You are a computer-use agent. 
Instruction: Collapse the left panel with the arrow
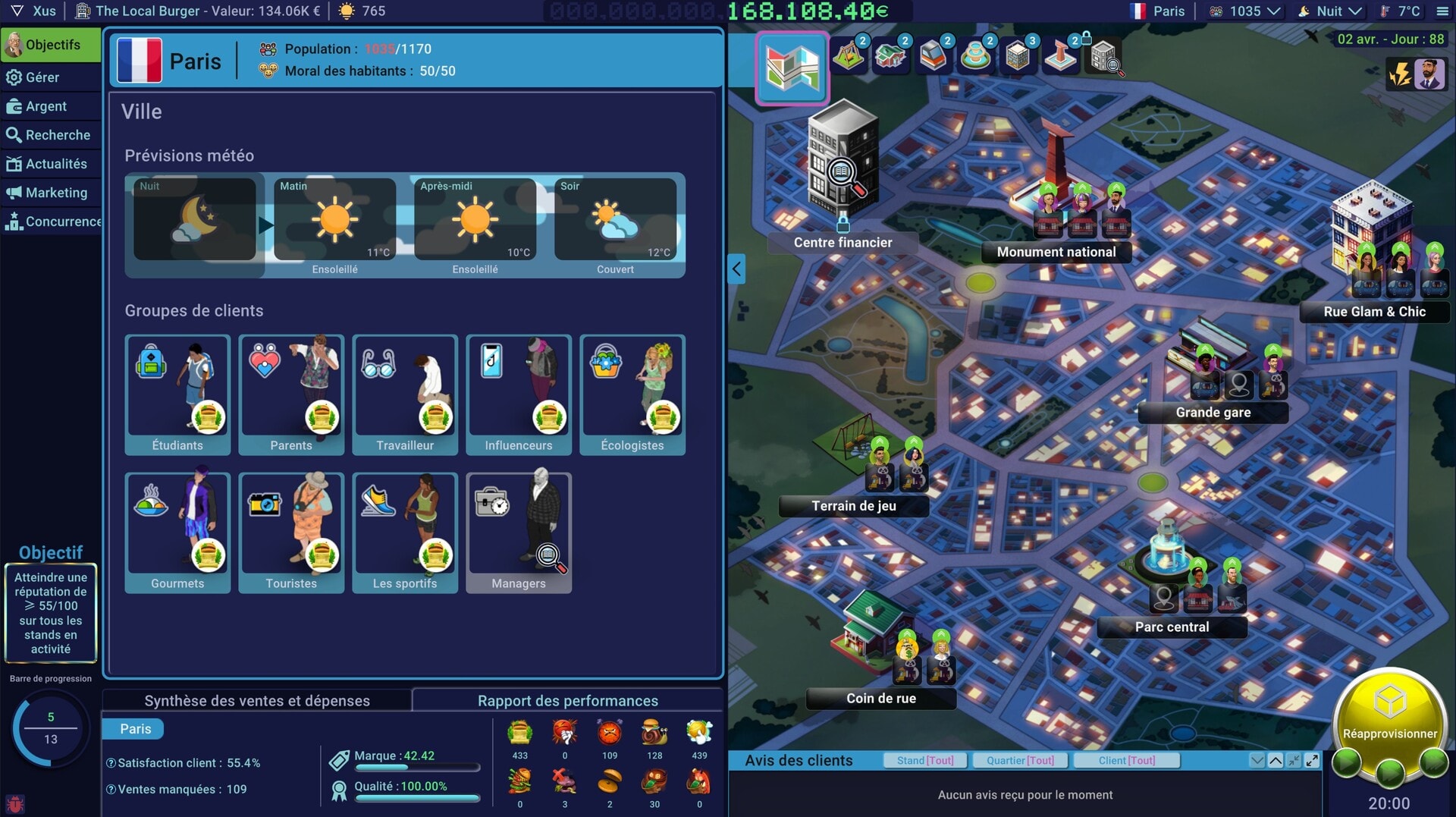point(736,269)
